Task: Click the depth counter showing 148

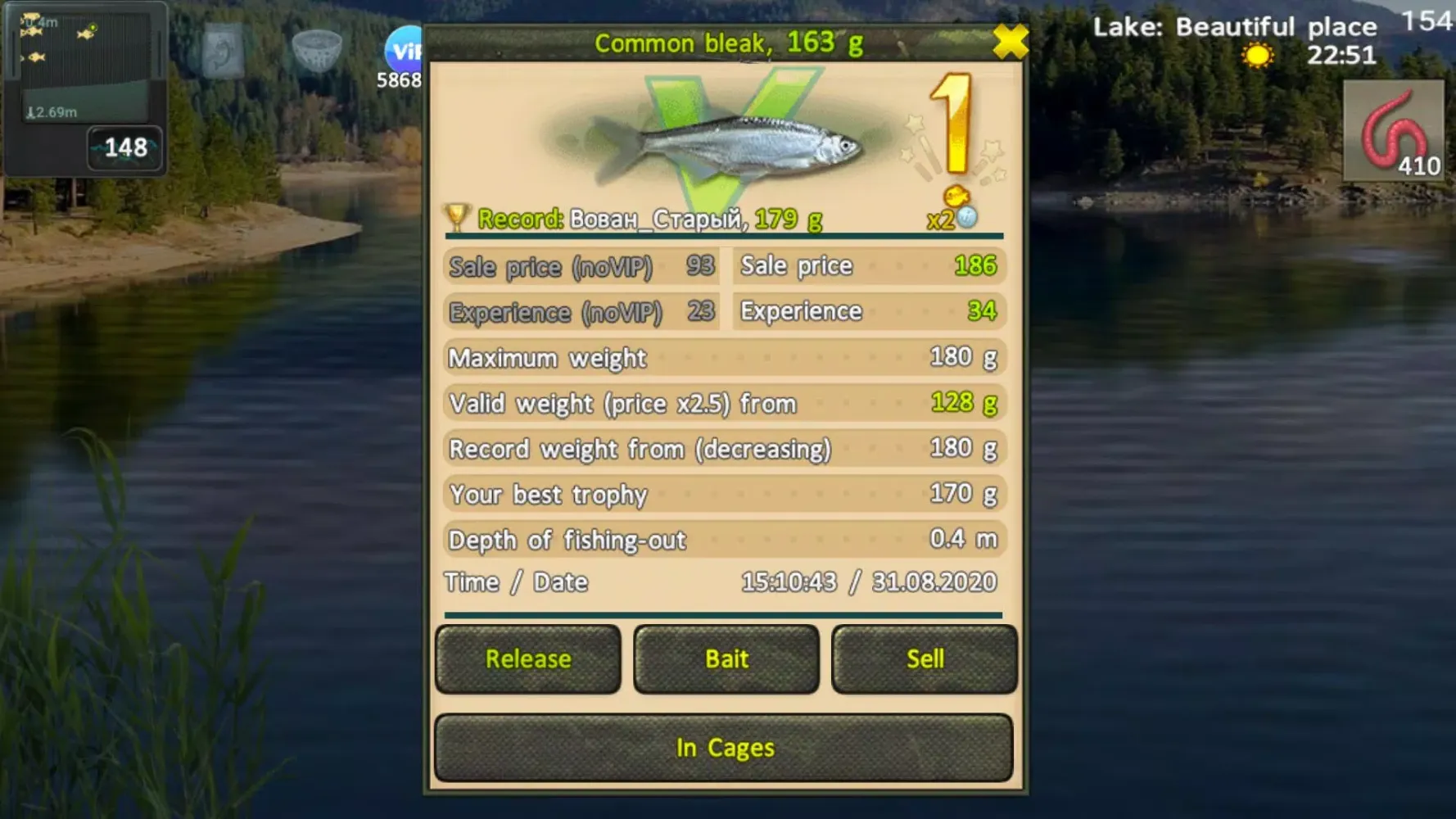Action: click(x=124, y=147)
